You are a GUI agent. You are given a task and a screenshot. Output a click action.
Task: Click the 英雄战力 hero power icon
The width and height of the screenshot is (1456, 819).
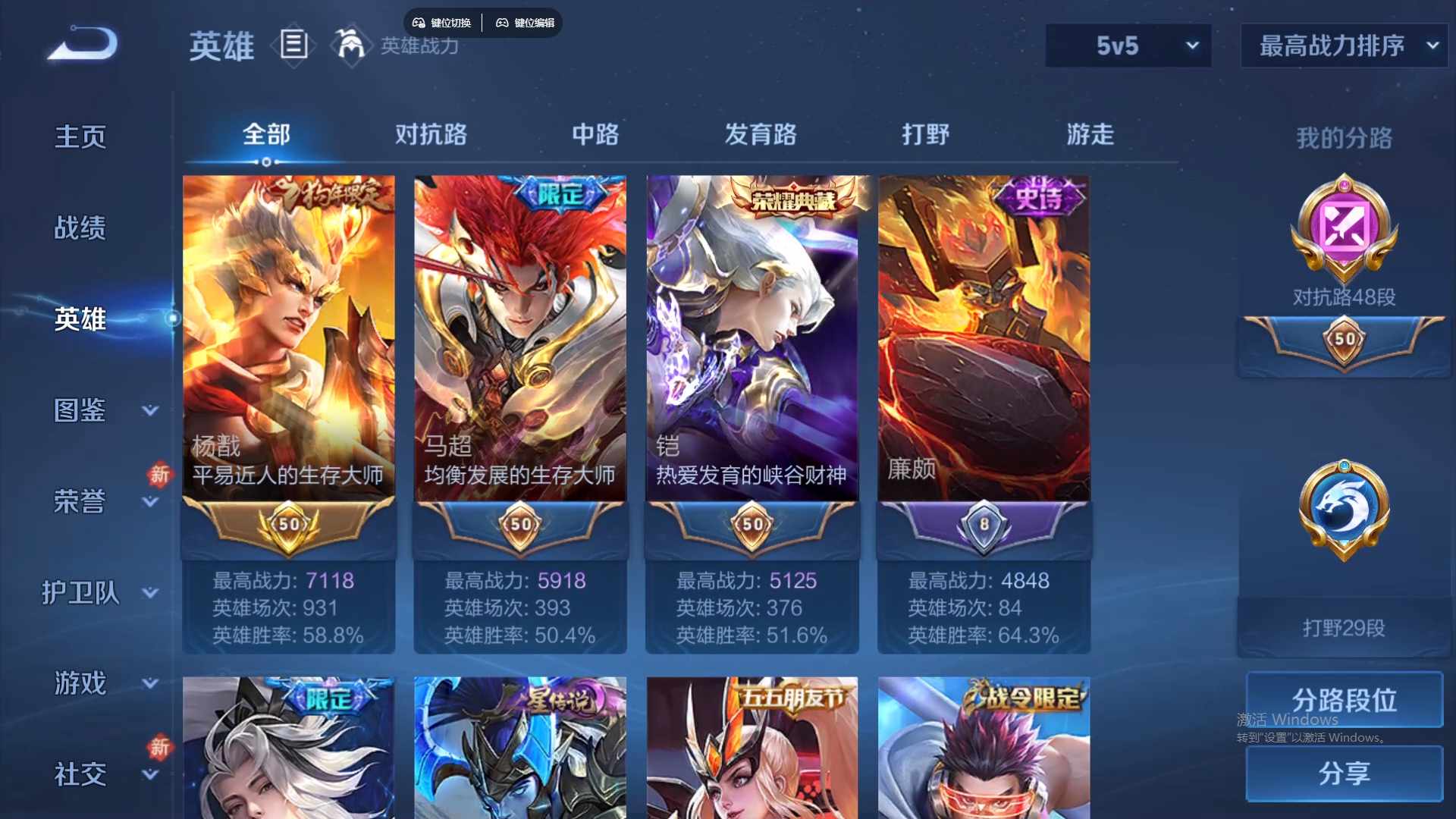(351, 45)
